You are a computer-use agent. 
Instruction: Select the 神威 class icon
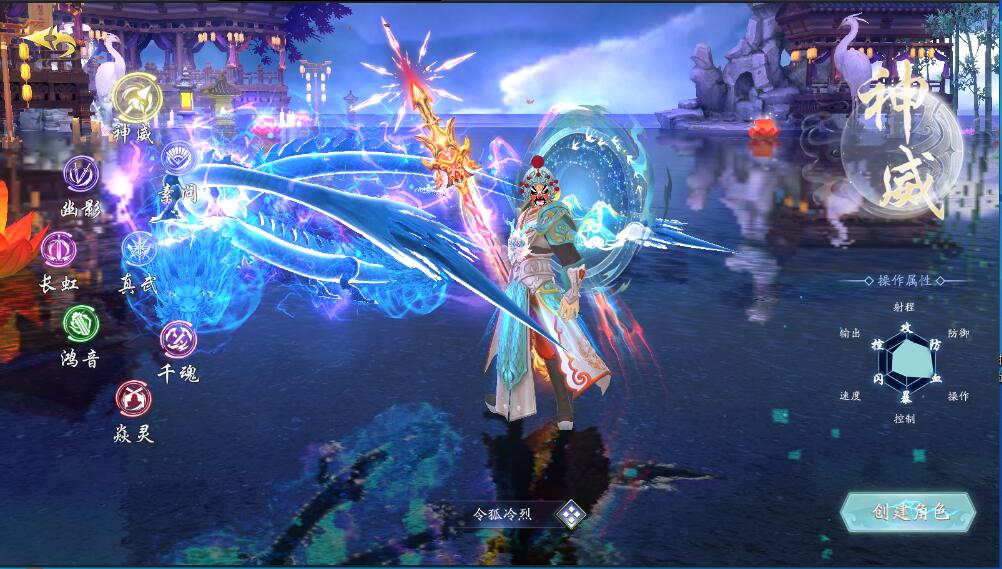click(x=137, y=98)
